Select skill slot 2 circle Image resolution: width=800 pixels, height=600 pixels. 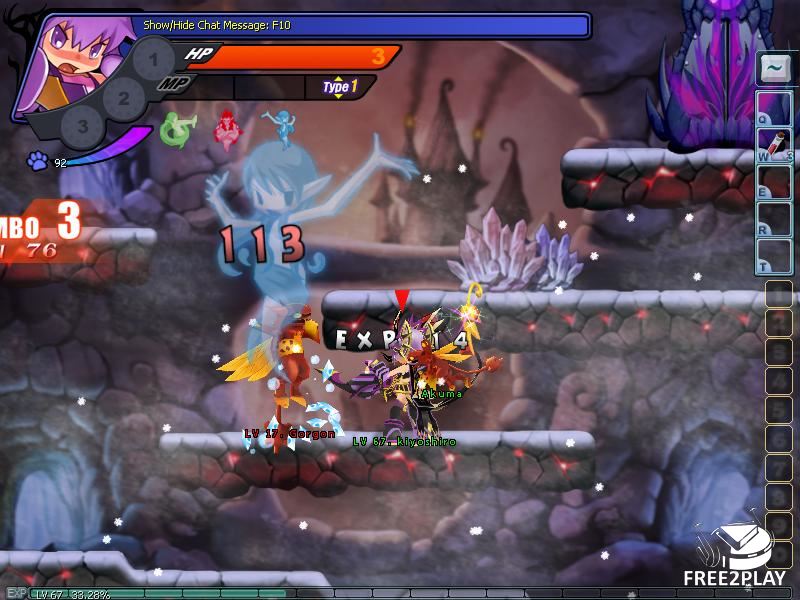pos(124,98)
